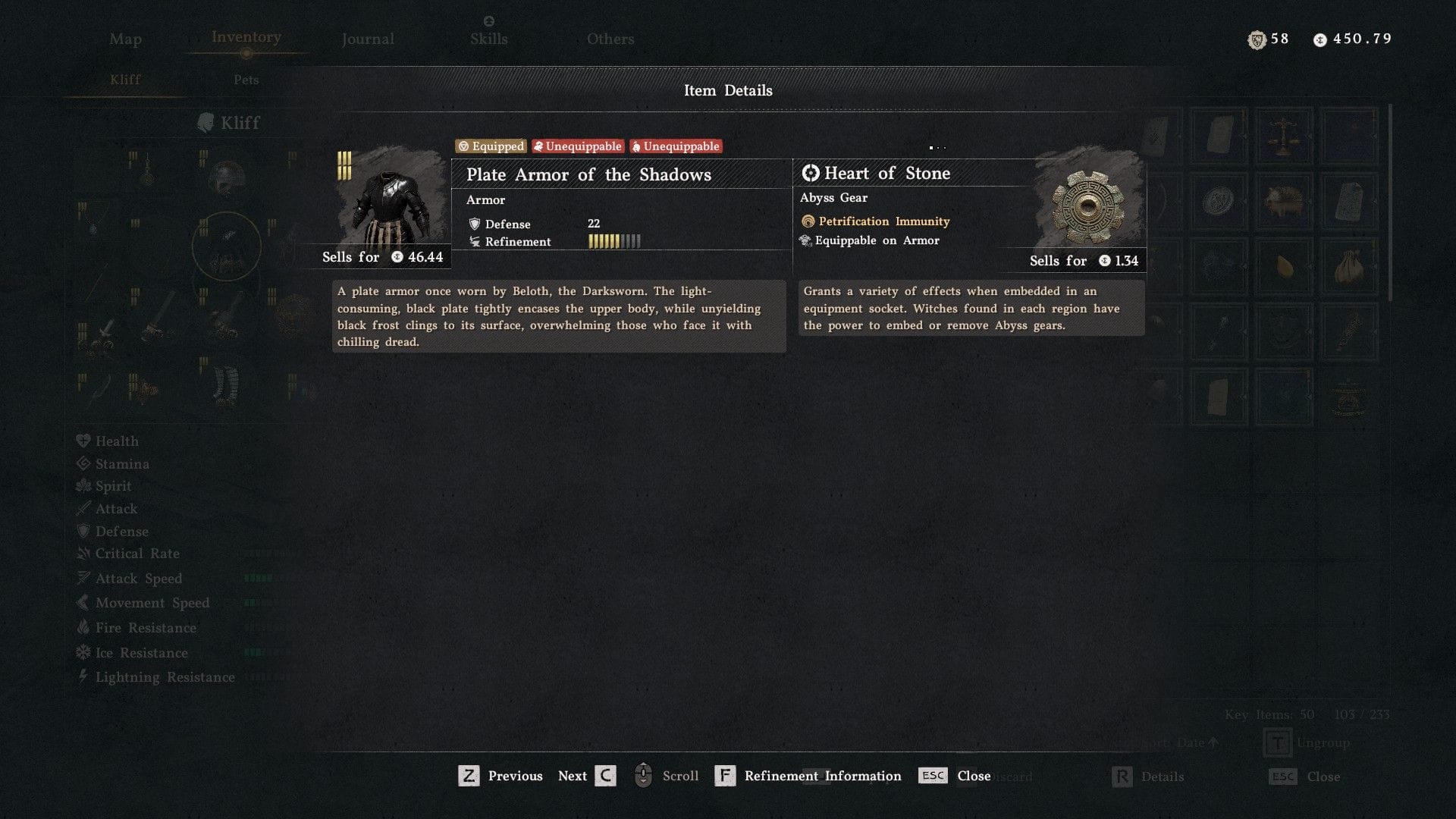The width and height of the screenshot is (1456, 819).
Task: Click the Health heart icon in the stats list
Action: (83, 441)
